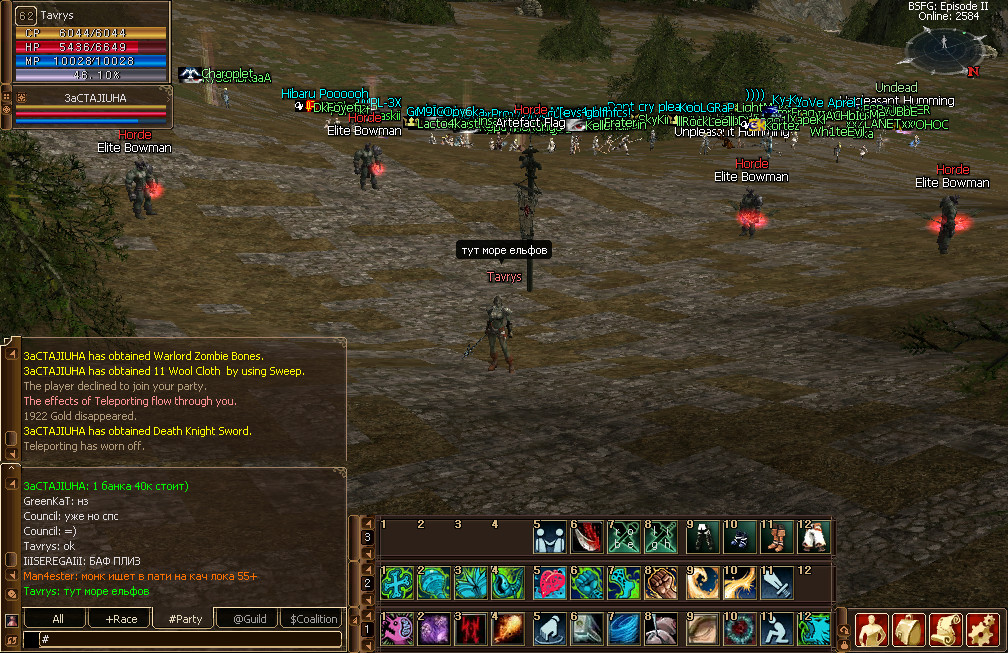Switch to the All chat tab
Screen dimensions: 1008x653
[x=58, y=619]
